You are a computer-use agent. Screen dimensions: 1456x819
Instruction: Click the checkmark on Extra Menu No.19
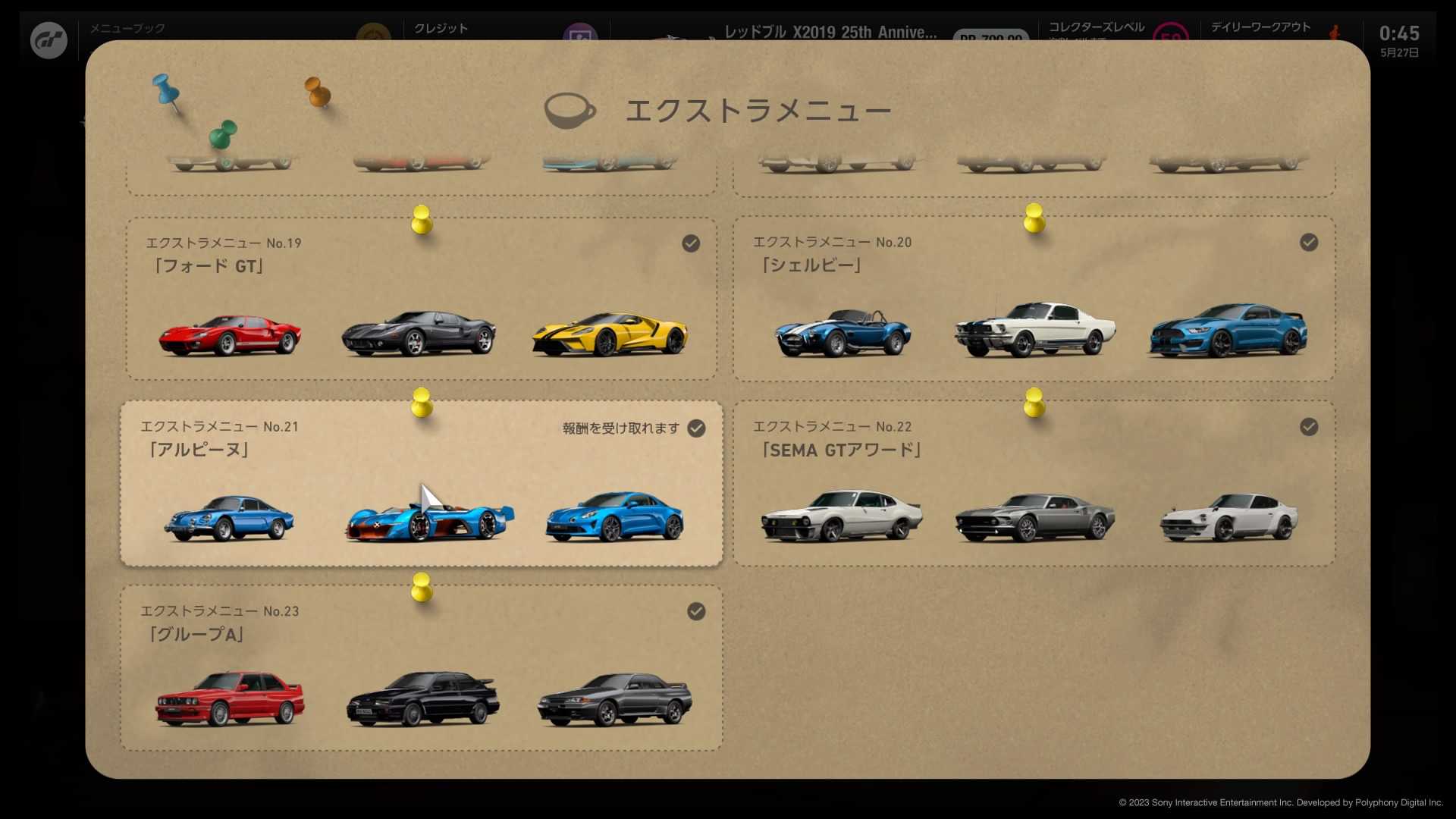click(x=691, y=243)
